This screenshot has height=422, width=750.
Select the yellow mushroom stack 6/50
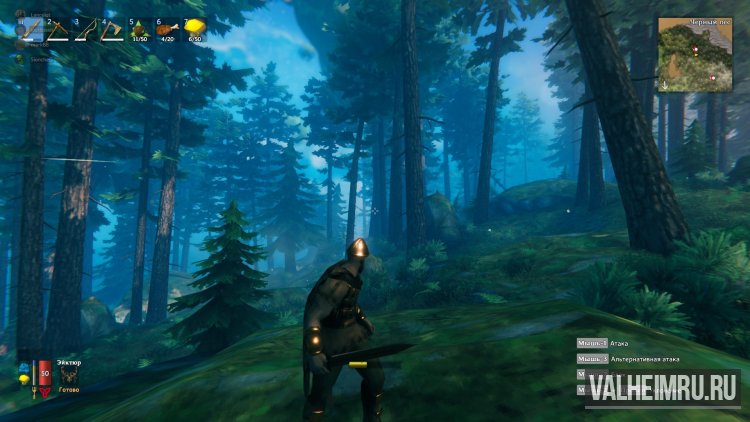pyautogui.click(x=194, y=28)
